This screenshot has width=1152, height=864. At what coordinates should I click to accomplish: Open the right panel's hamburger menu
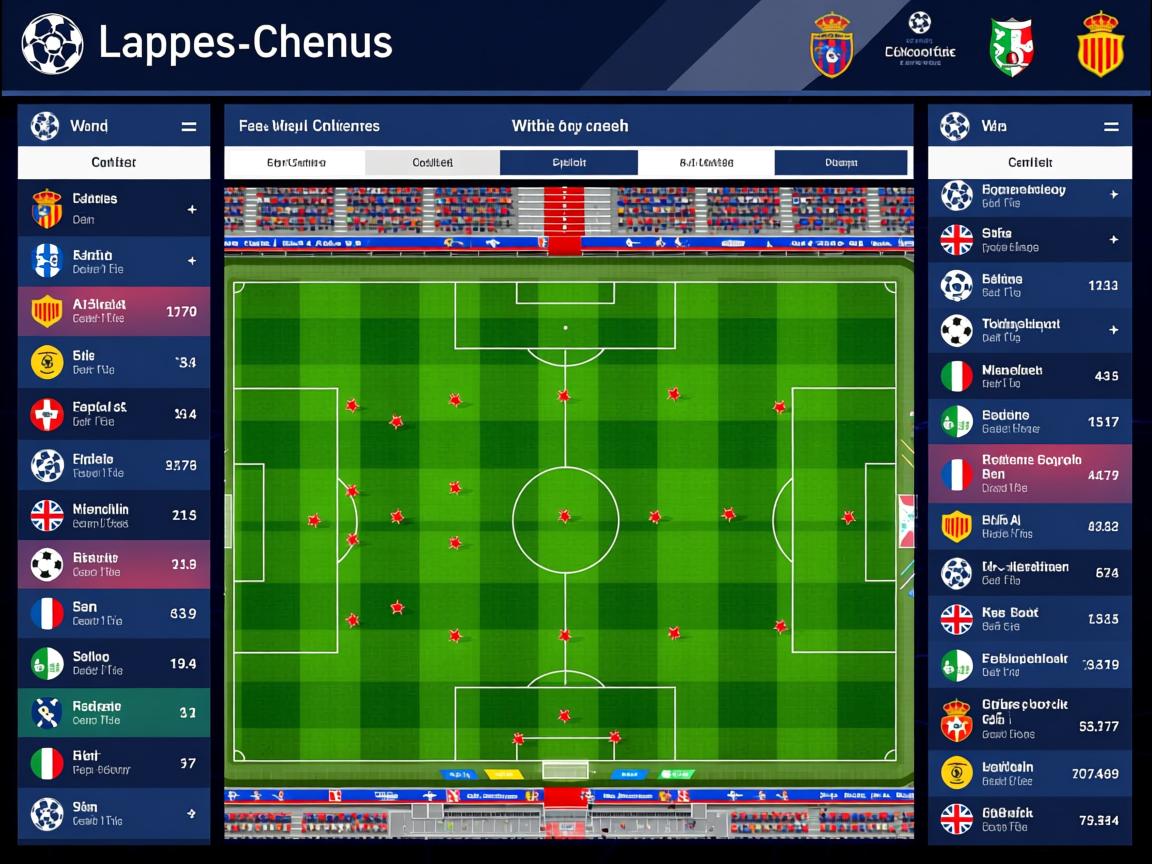tap(1110, 127)
